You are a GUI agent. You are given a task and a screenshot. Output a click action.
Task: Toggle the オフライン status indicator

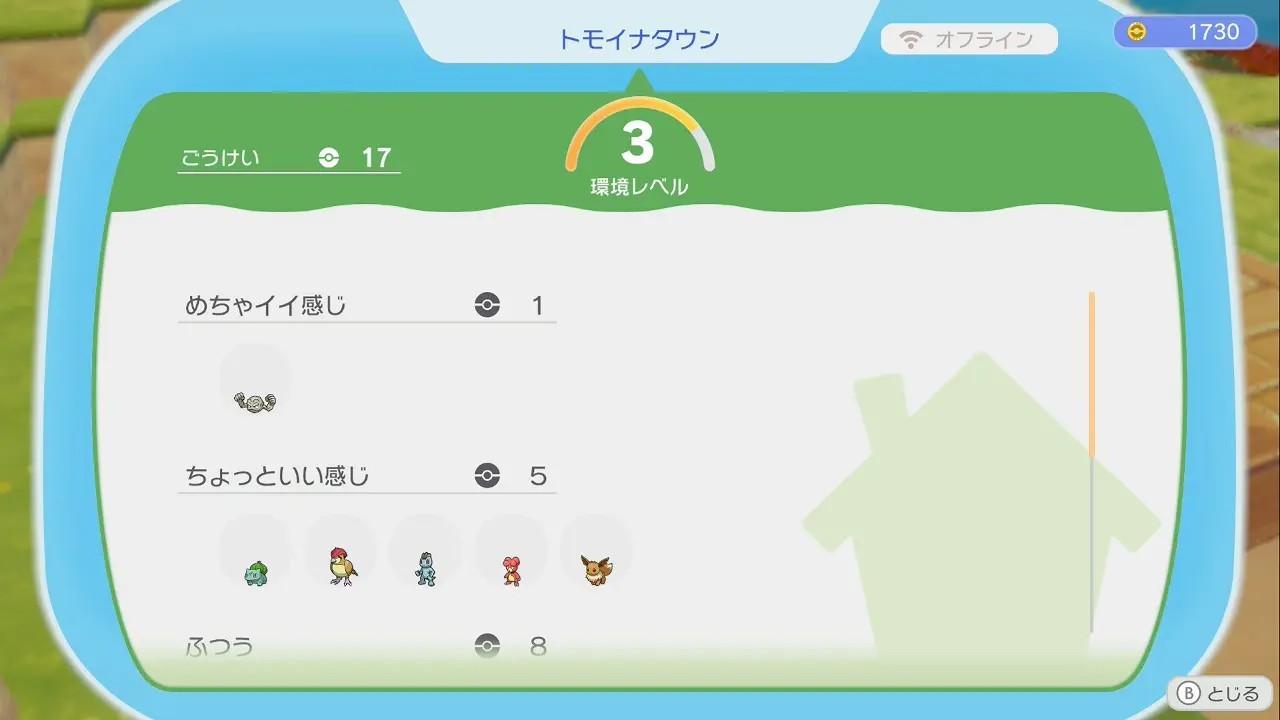coord(970,39)
